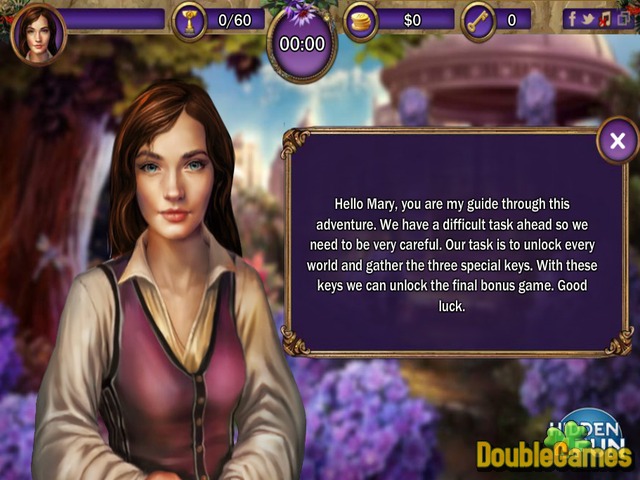
Task: Toggle the music note sound icon
Action: coord(604,18)
